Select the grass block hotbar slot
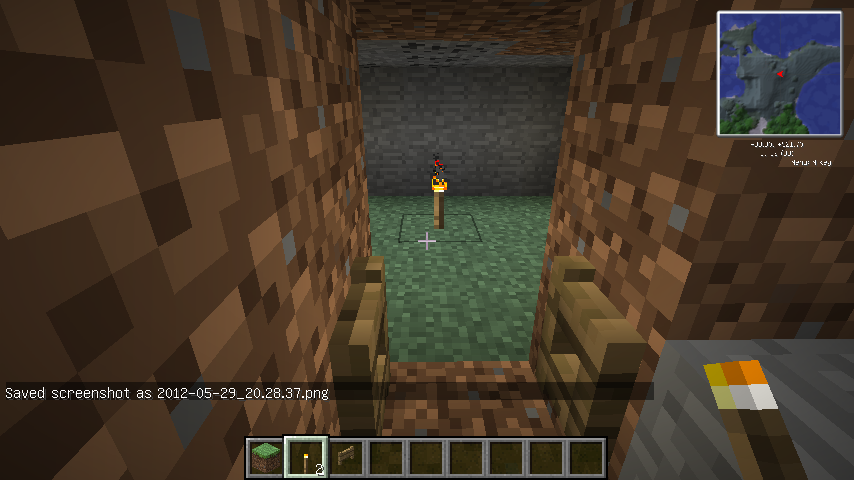Image resolution: width=854 pixels, height=480 pixels. point(265,458)
